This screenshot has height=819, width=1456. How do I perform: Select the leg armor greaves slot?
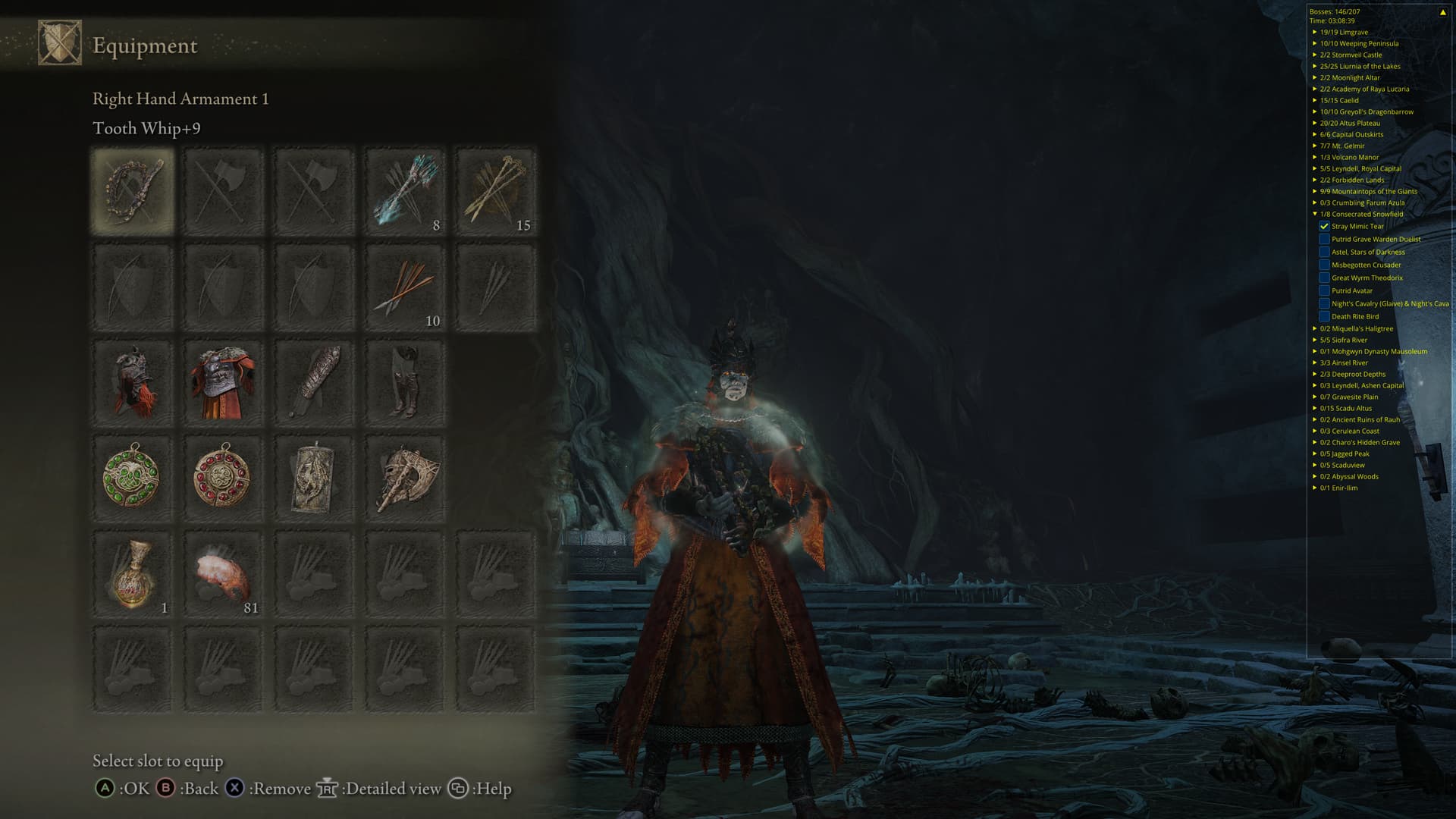pos(404,383)
